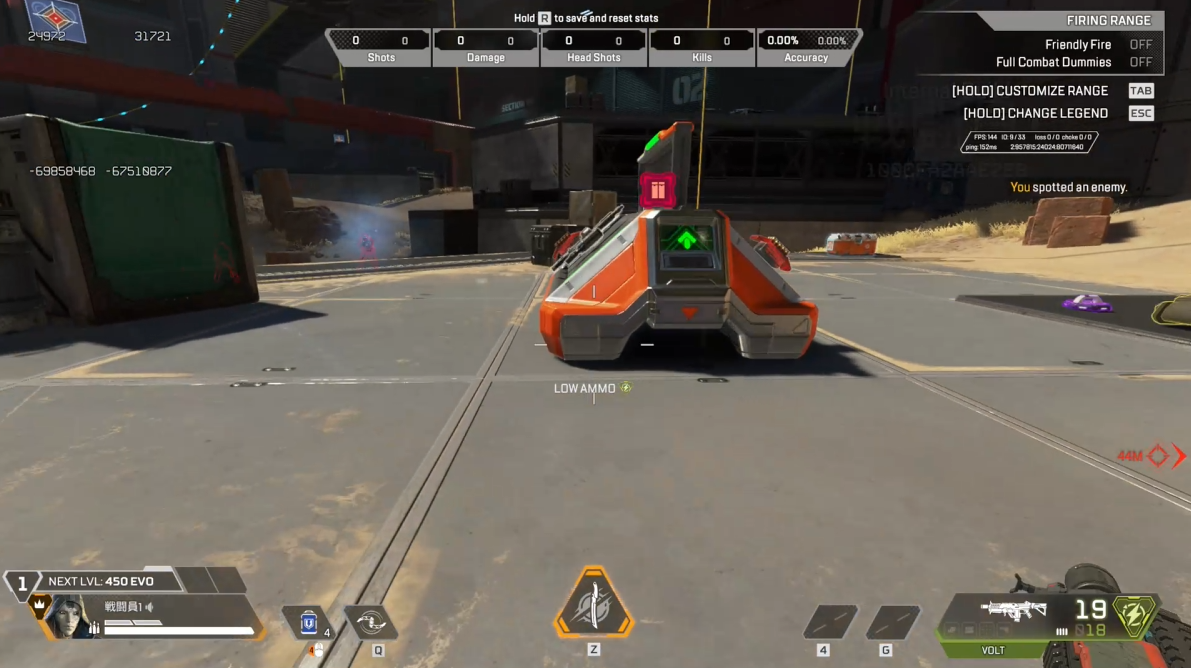Activate the ultimate ability dagger icon
Viewport: 1191px width, 668px height.
pyautogui.click(x=594, y=605)
